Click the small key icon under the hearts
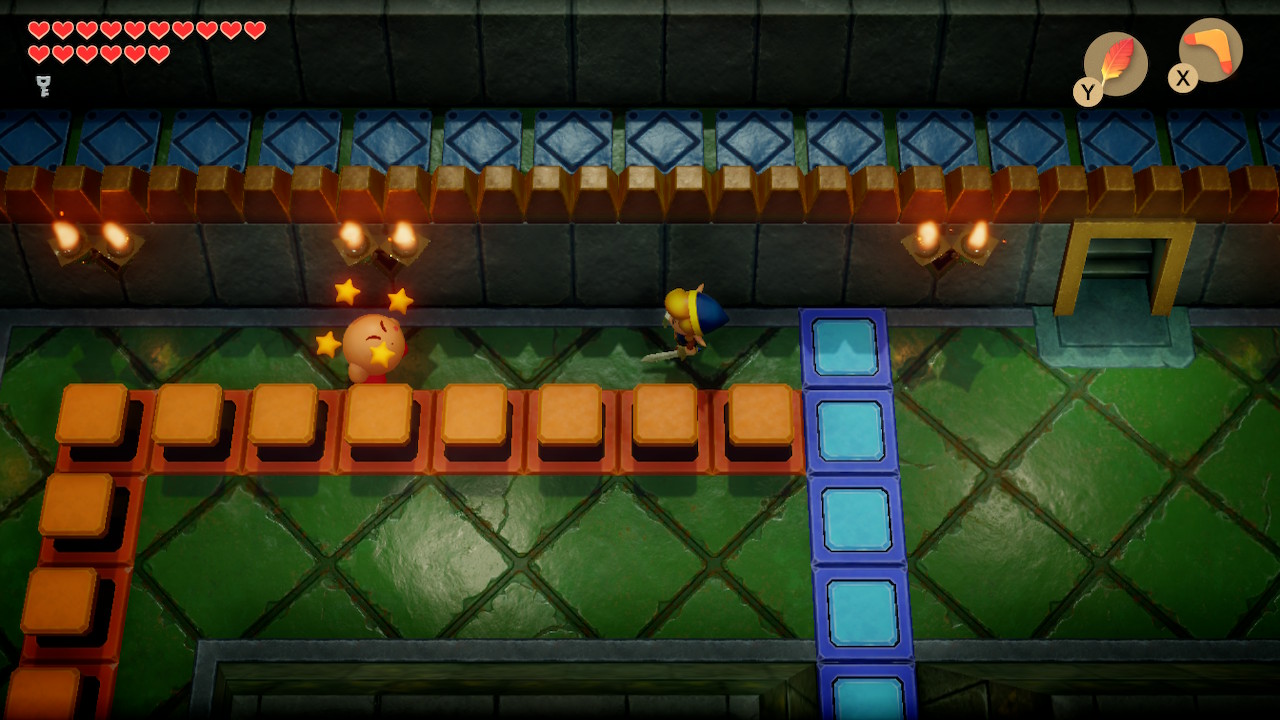This screenshot has width=1280, height=720. (43, 85)
